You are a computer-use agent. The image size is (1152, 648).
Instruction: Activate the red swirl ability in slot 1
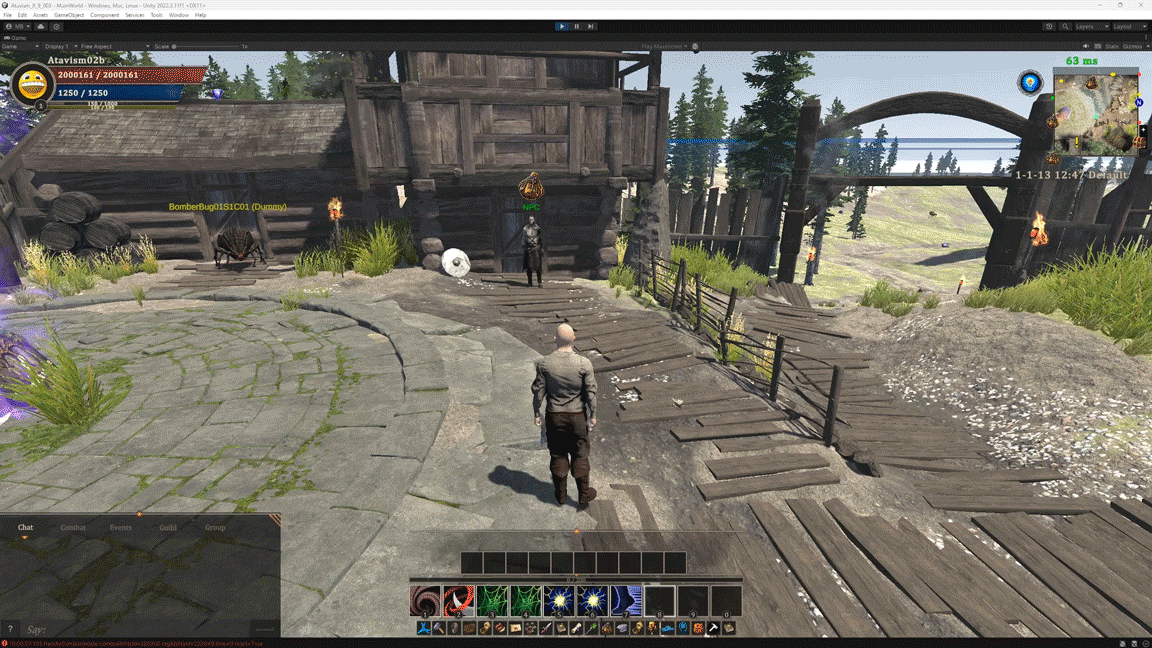point(425,600)
